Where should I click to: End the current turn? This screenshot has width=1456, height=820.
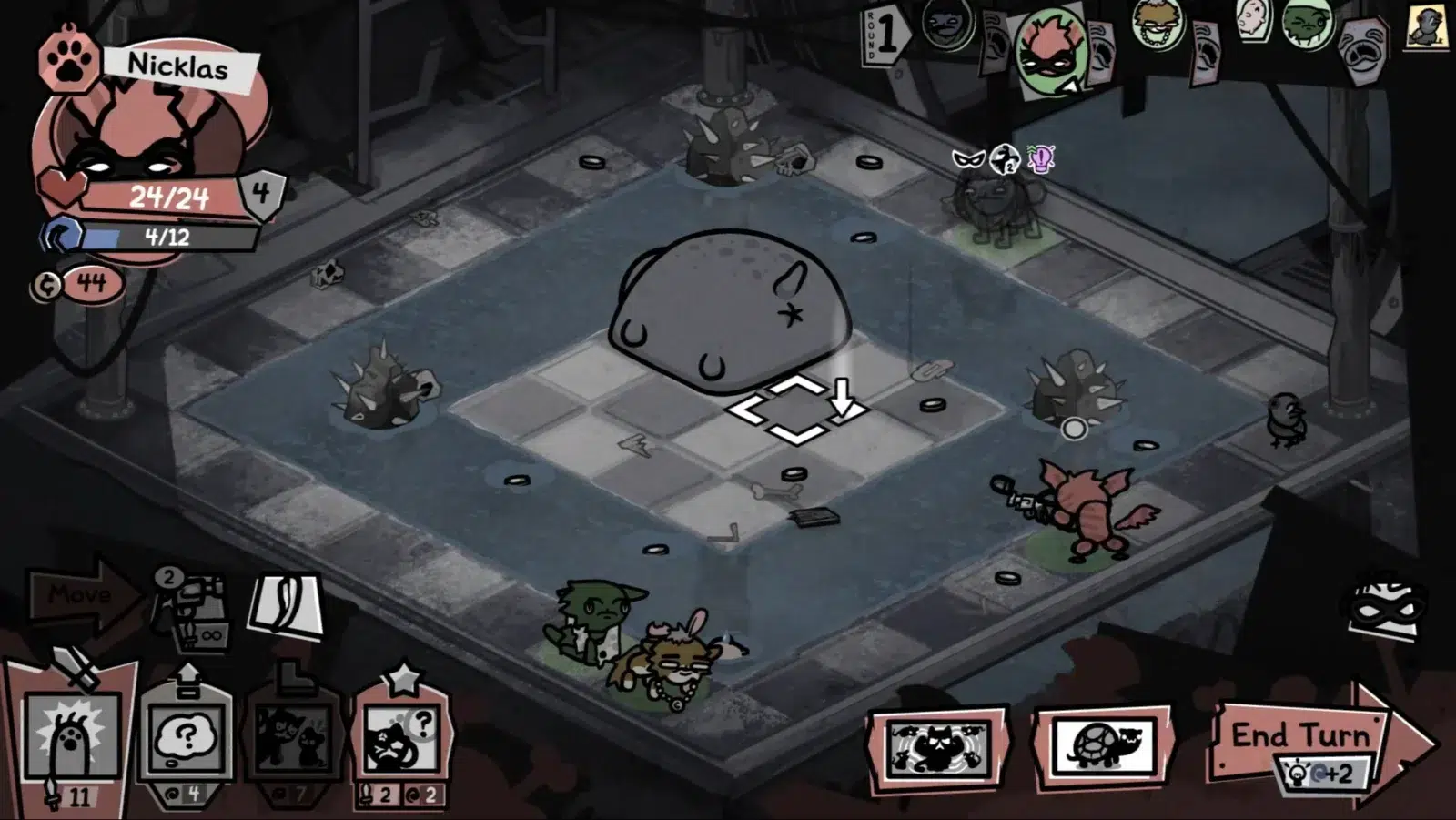pos(1300,737)
